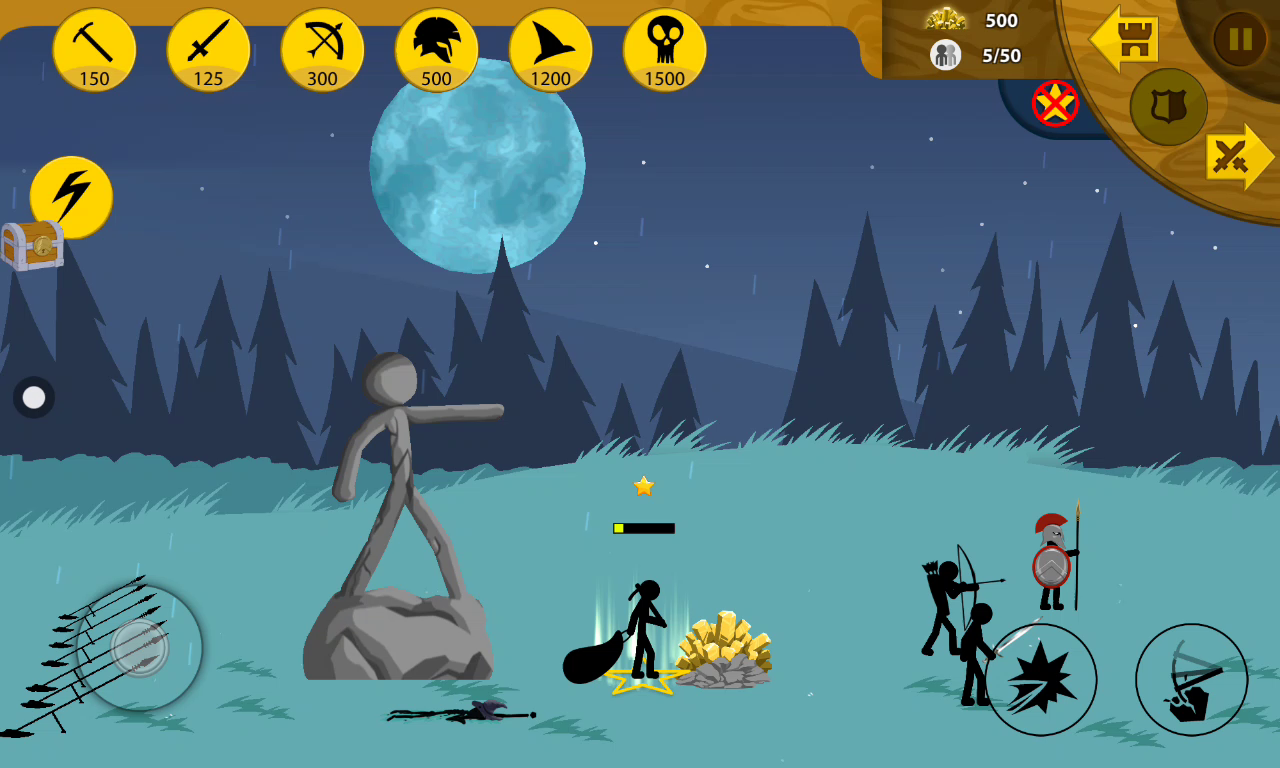Use the crossbow fire action button
Viewport: 1280px width, 768px height.
point(1191,680)
